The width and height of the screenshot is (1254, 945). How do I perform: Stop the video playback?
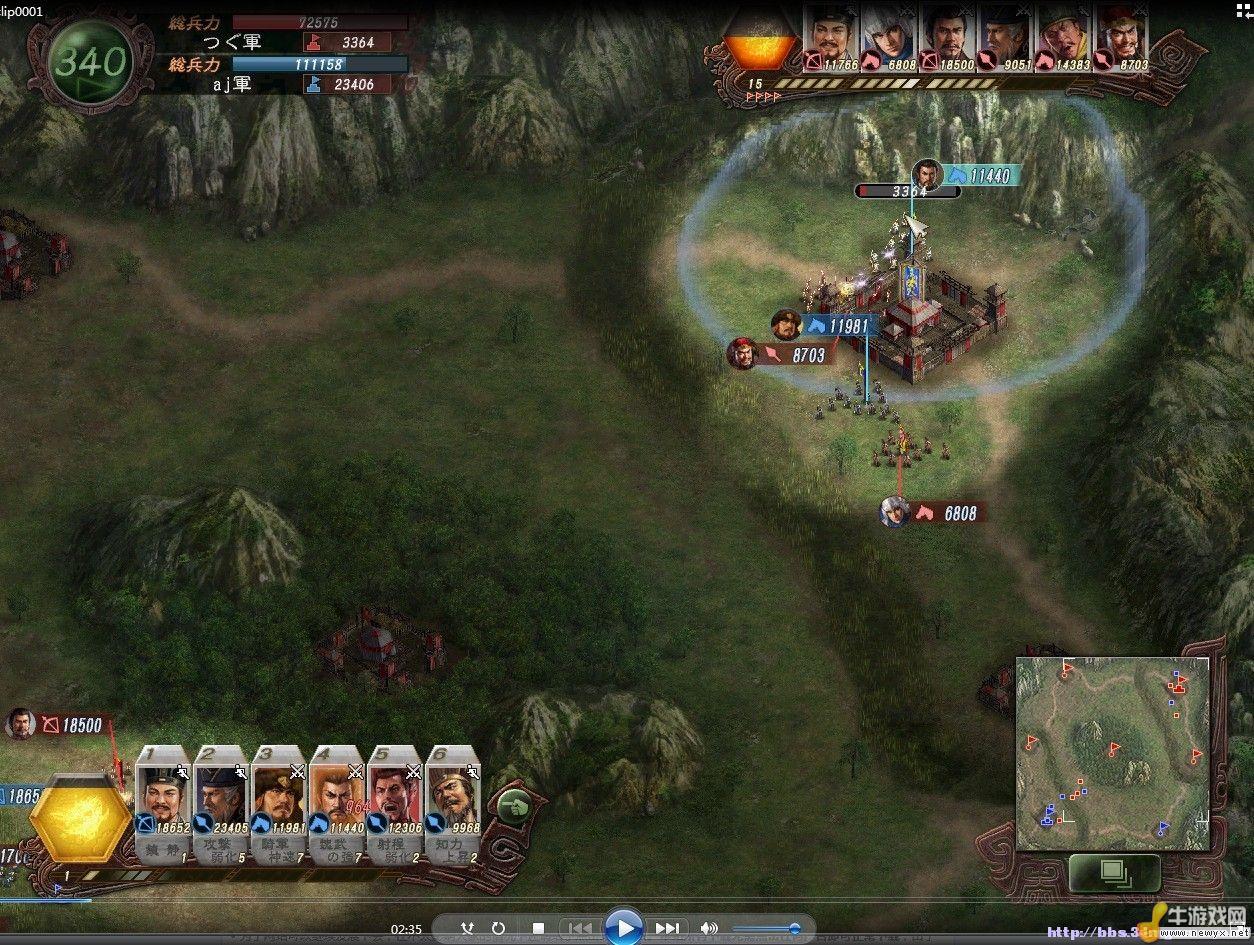pos(537,928)
